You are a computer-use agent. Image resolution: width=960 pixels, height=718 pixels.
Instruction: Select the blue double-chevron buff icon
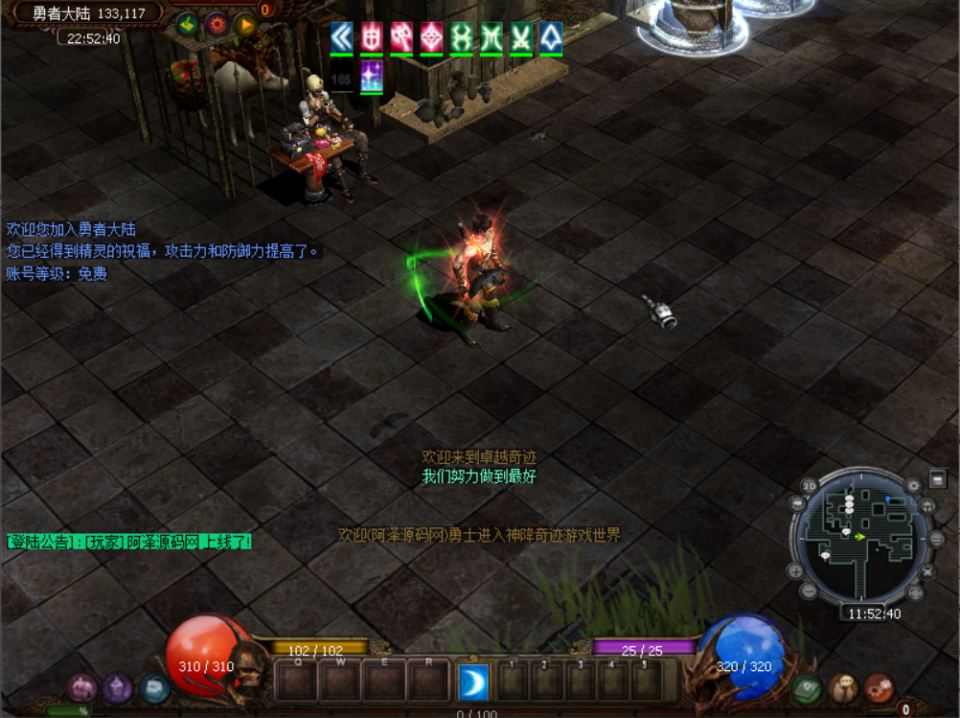342,37
